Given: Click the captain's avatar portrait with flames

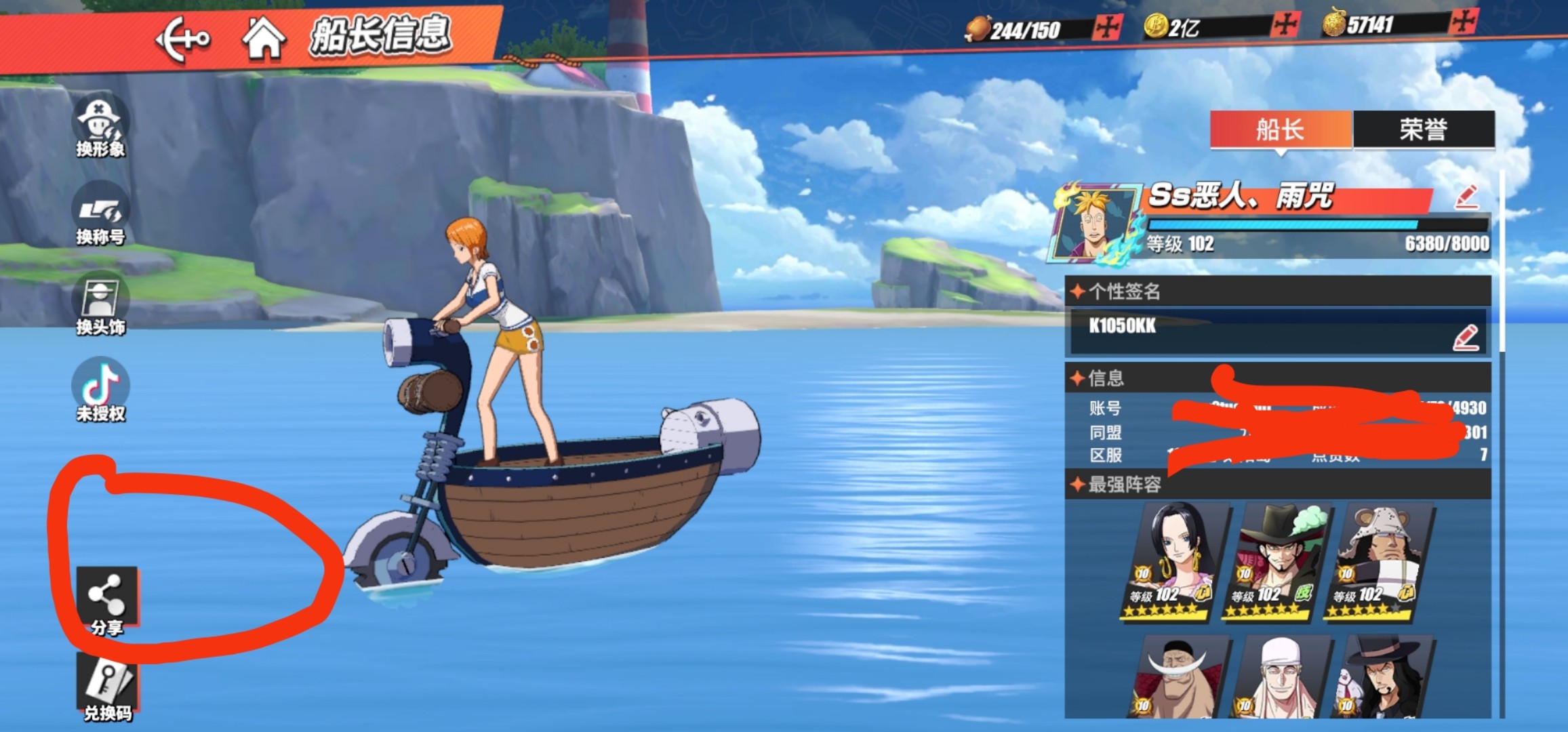Looking at the screenshot, I should click(1093, 224).
